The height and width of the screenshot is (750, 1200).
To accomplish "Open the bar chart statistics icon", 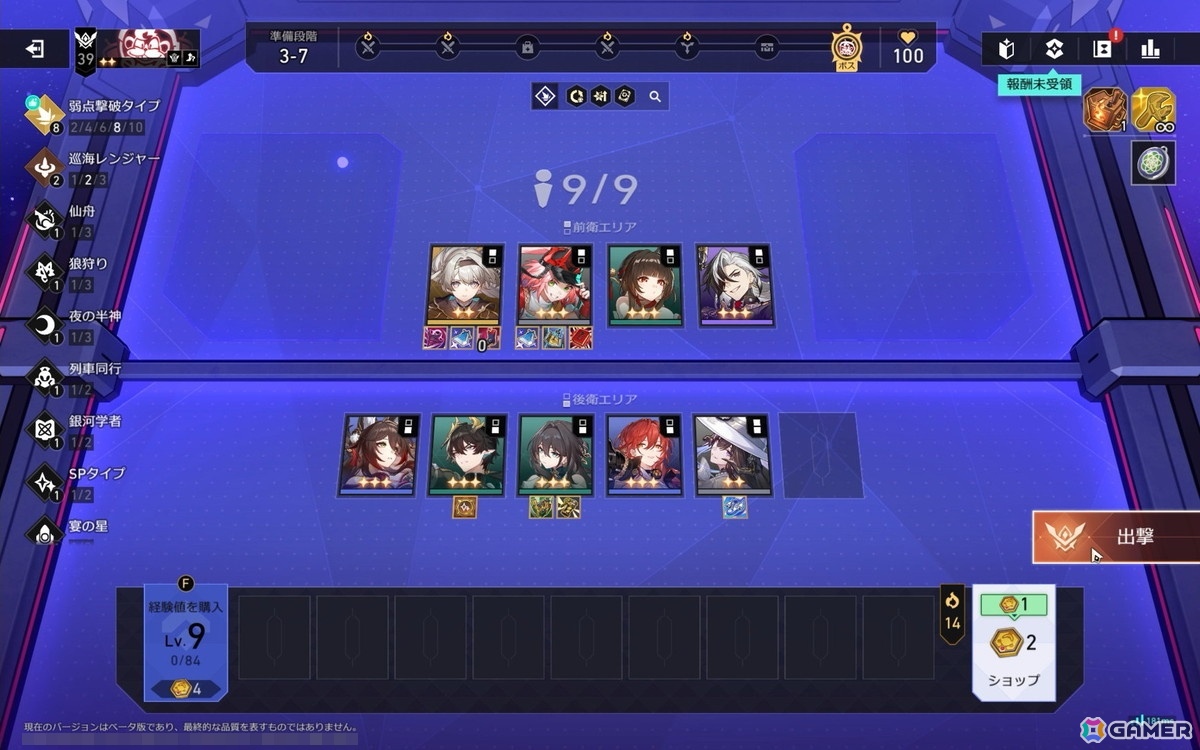I will tap(1150, 48).
